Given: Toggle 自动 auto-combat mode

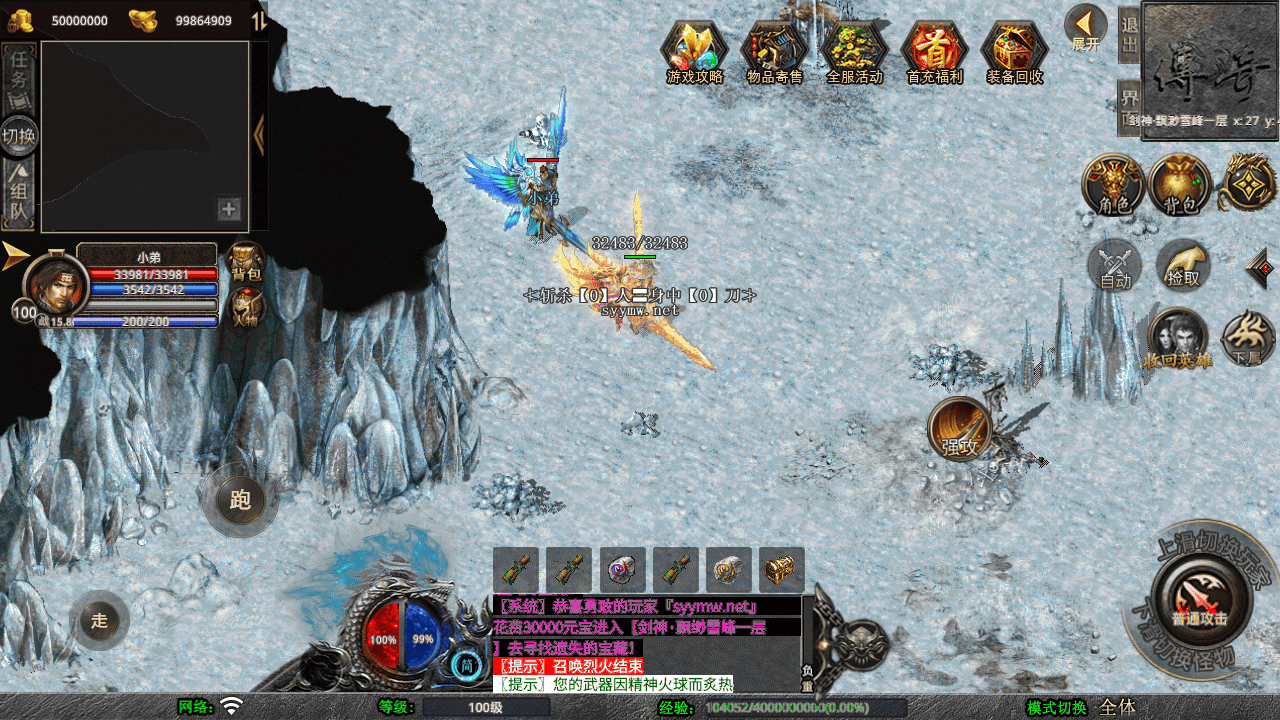Looking at the screenshot, I should tap(1114, 265).
